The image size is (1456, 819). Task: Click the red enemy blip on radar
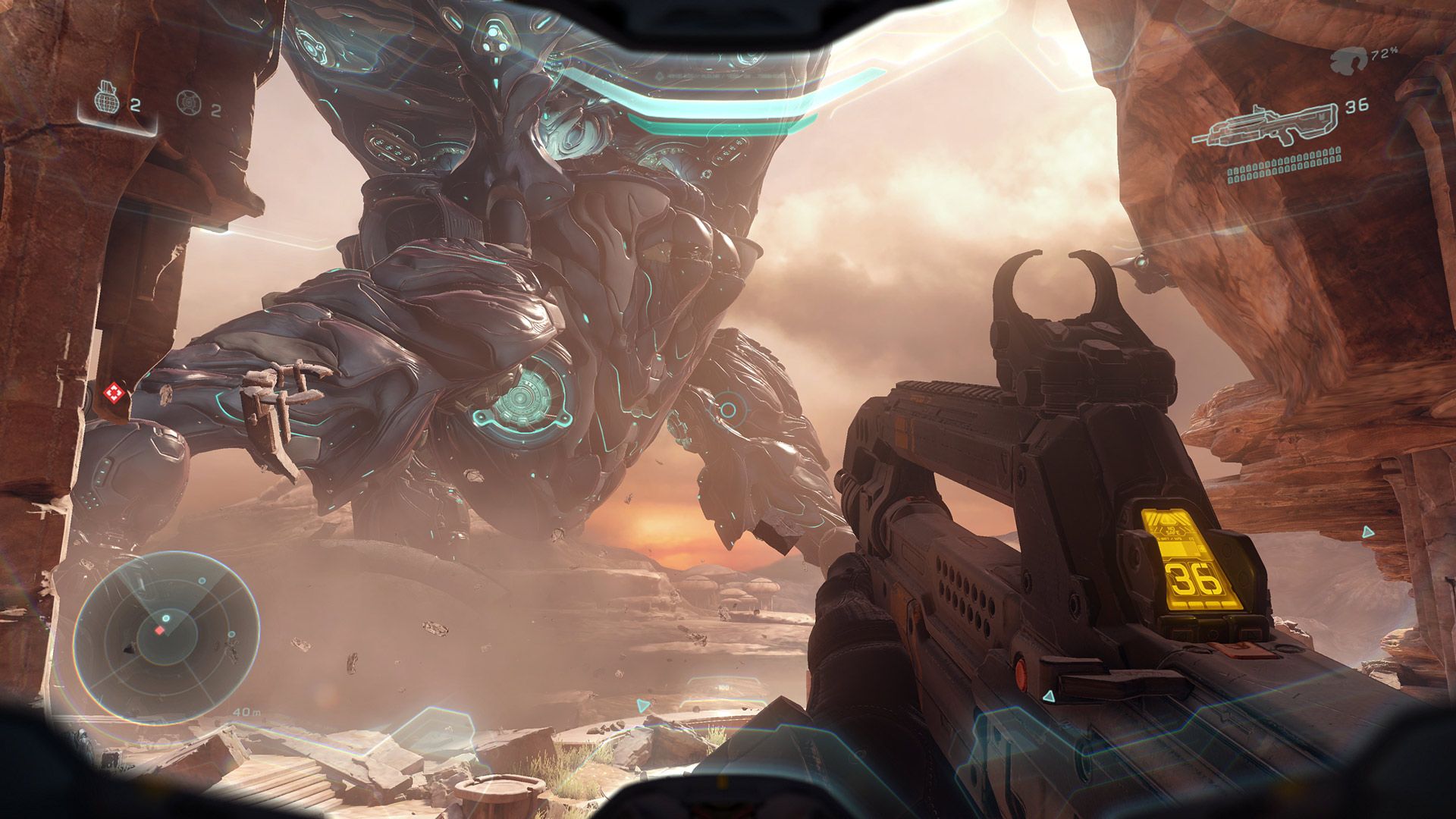(160, 630)
